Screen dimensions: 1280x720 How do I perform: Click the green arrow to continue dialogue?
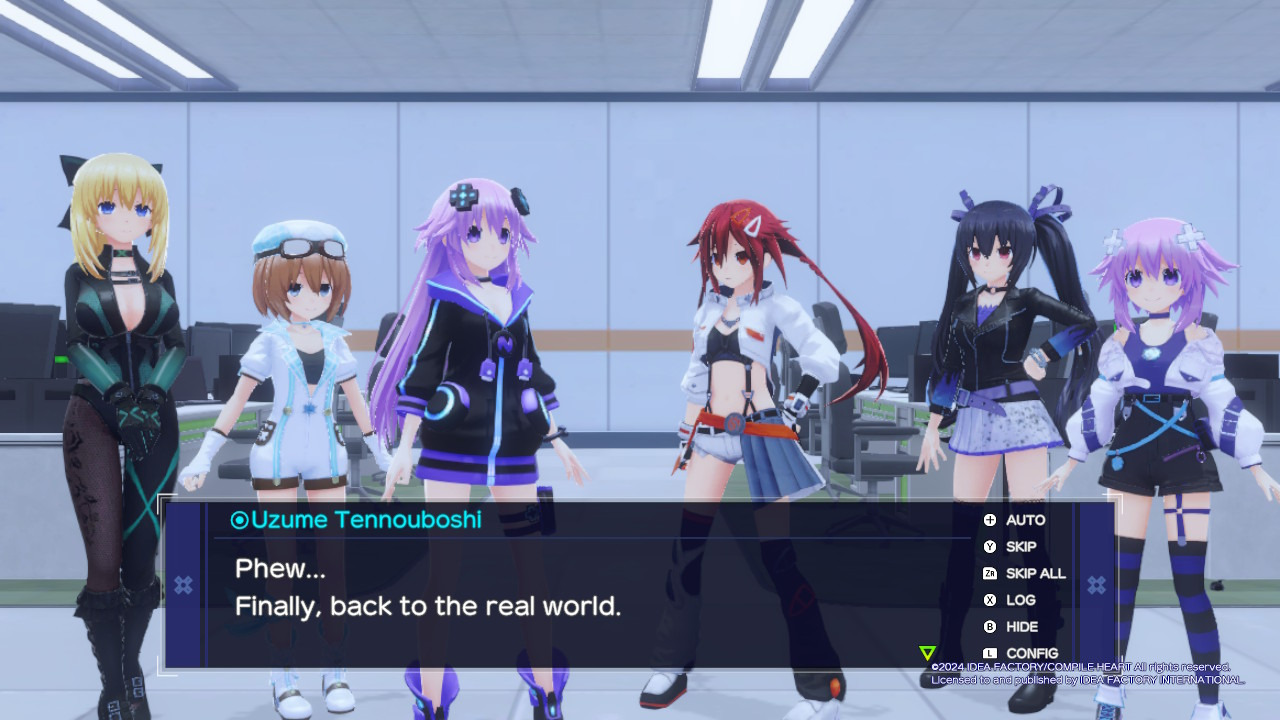(927, 653)
